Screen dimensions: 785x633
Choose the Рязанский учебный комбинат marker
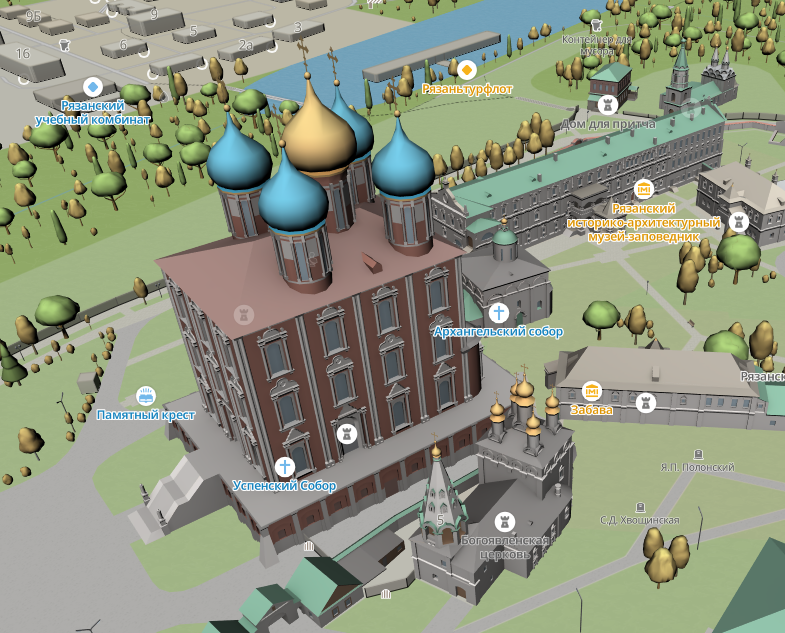pyautogui.click(x=93, y=87)
